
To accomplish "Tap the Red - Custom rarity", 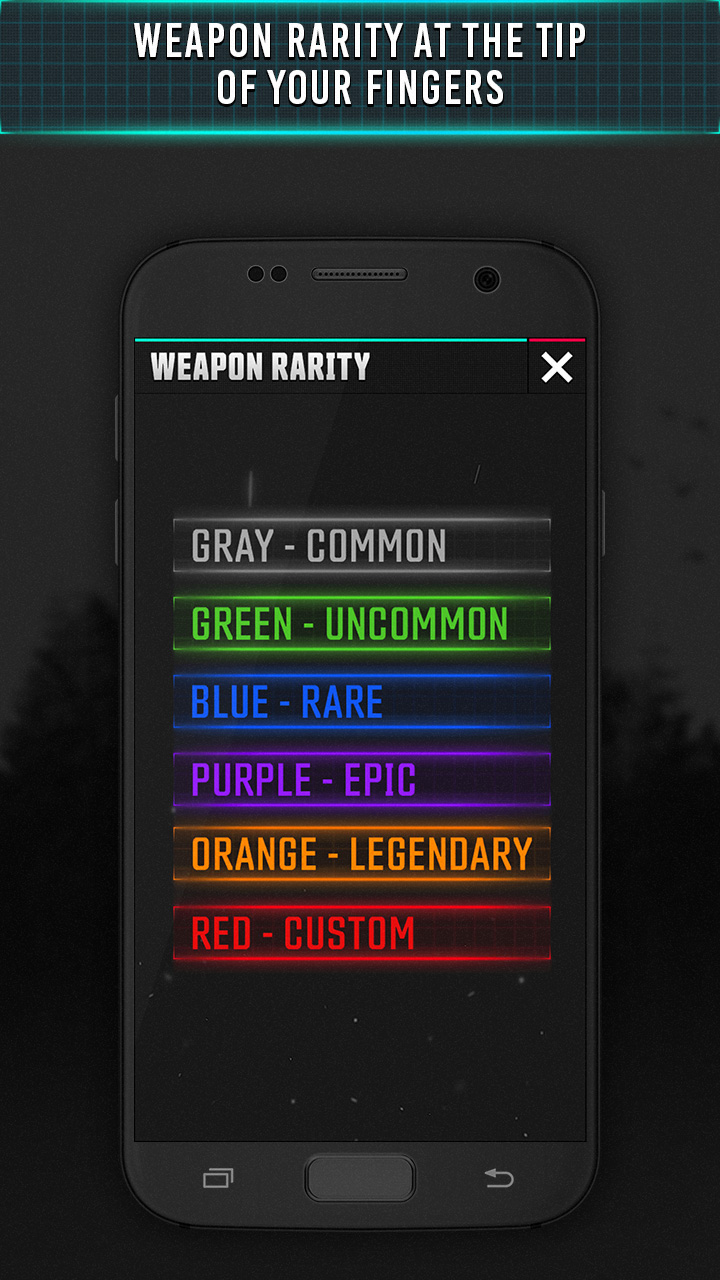I will (x=361, y=933).
